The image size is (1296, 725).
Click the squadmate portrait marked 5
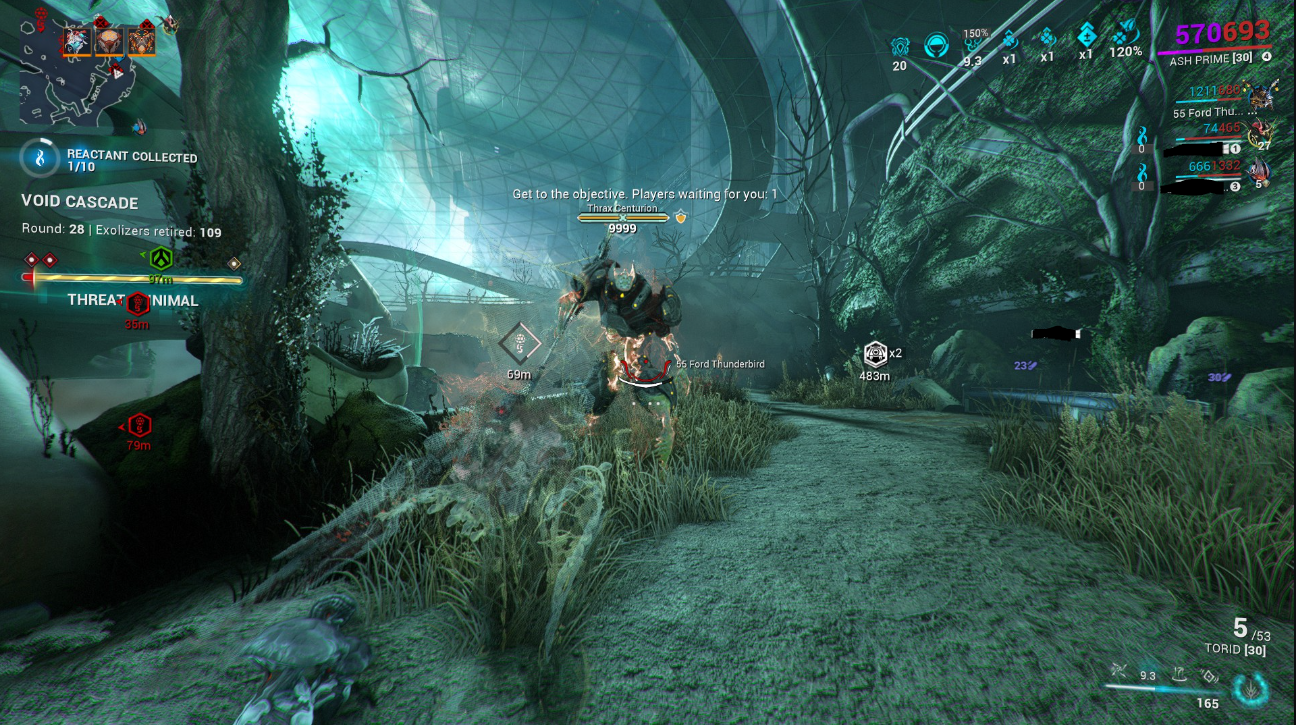(1259, 171)
